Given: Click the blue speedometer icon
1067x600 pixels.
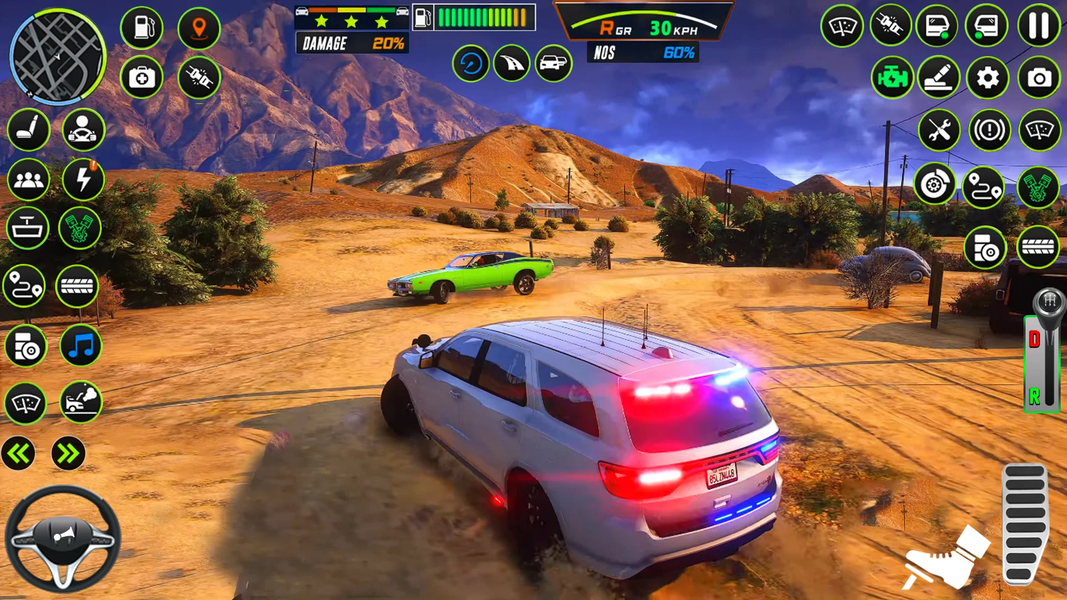Looking at the screenshot, I should [470, 64].
